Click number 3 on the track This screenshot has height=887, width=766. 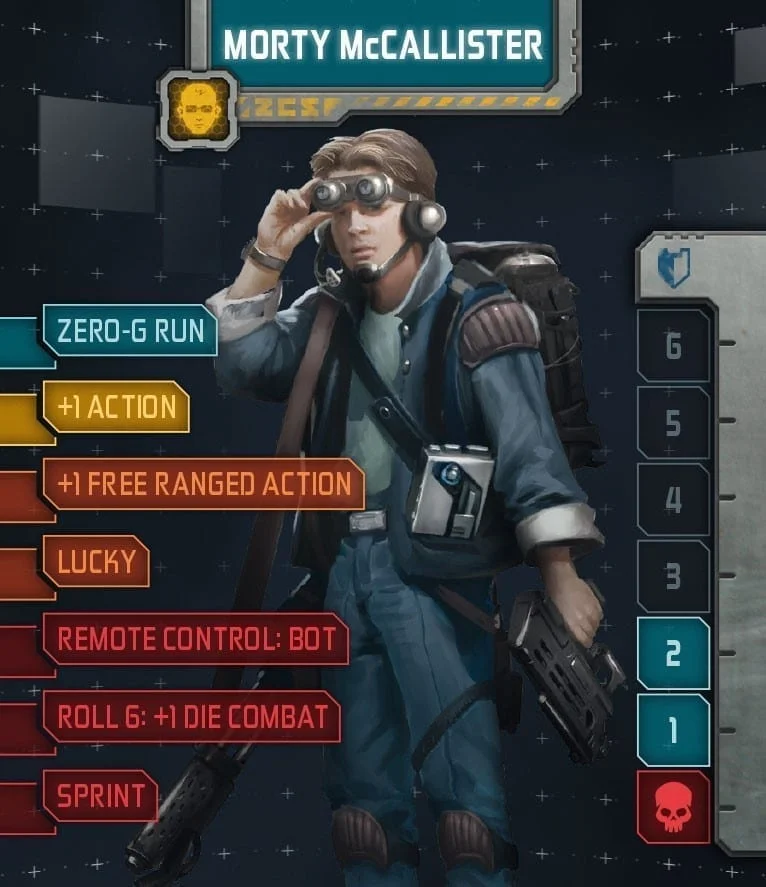(x=673, y=577)
